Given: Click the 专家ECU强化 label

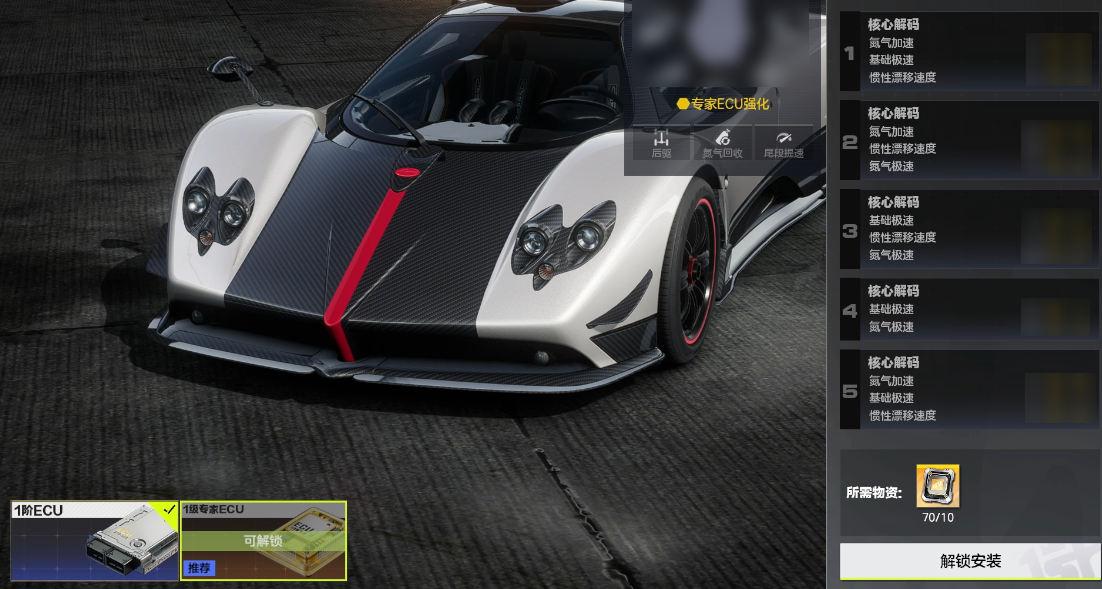Looking at the screenshot, I should point(722,103).
